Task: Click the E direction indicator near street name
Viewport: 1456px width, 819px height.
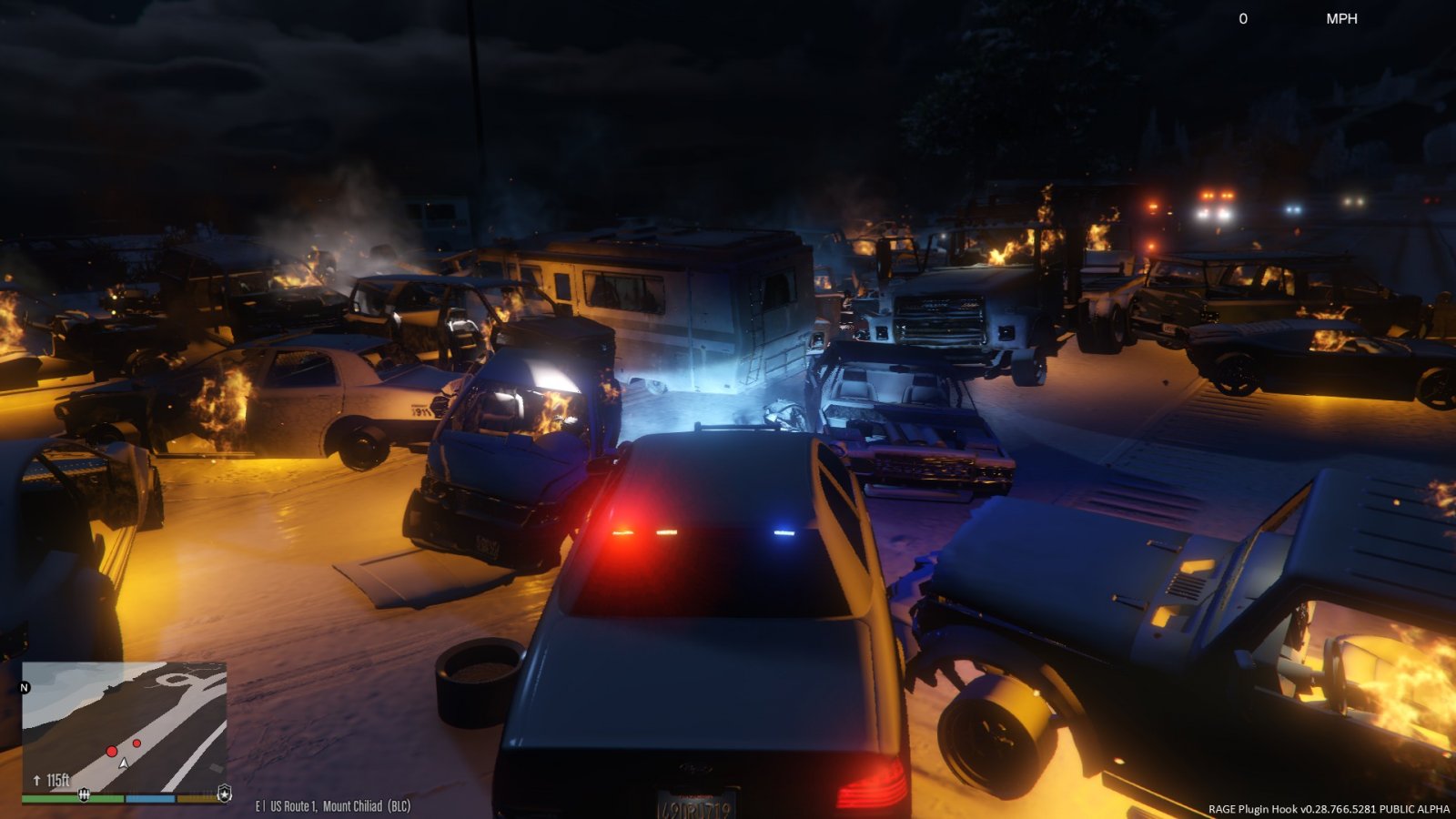Action: 258,805
